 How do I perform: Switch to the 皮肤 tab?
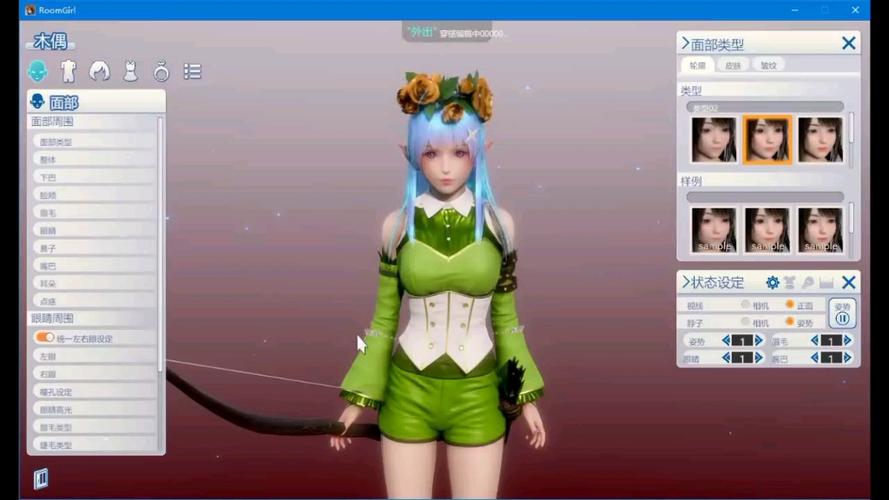tap(733, 65)
